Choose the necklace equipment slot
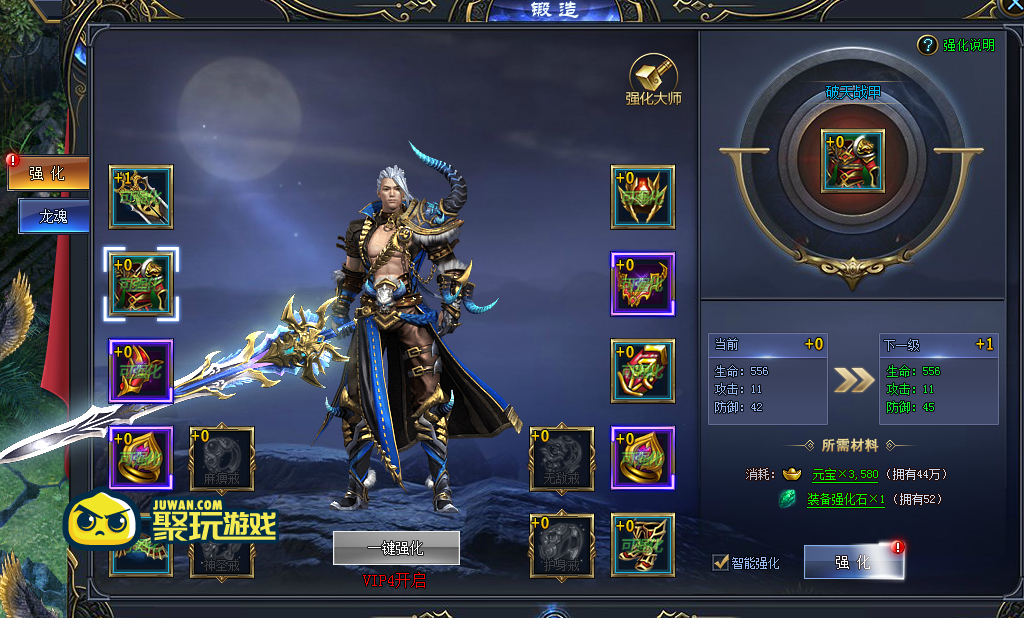This screenshot has width=1024, height=618. click(x=643, y=284)
